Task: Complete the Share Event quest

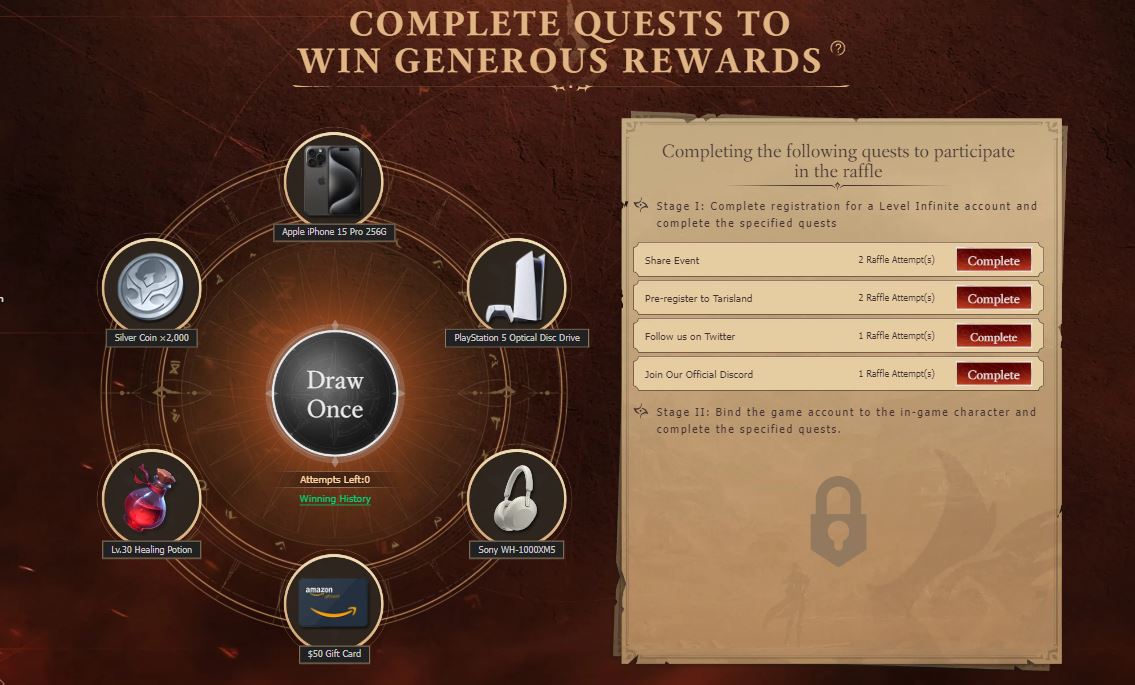Action: point(993,261)
